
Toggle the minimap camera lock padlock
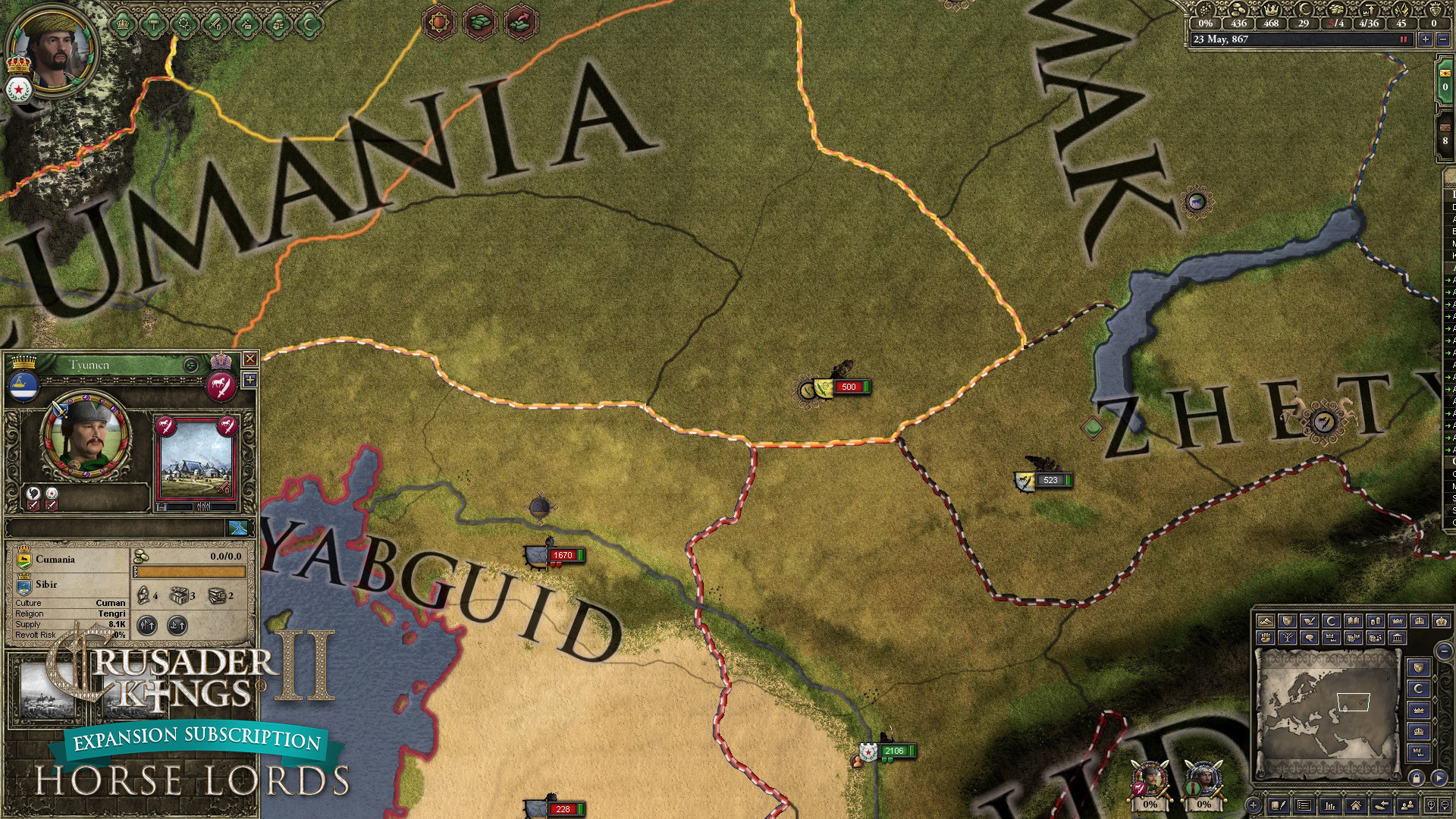pyautogui.click(x=1417, y=779)
